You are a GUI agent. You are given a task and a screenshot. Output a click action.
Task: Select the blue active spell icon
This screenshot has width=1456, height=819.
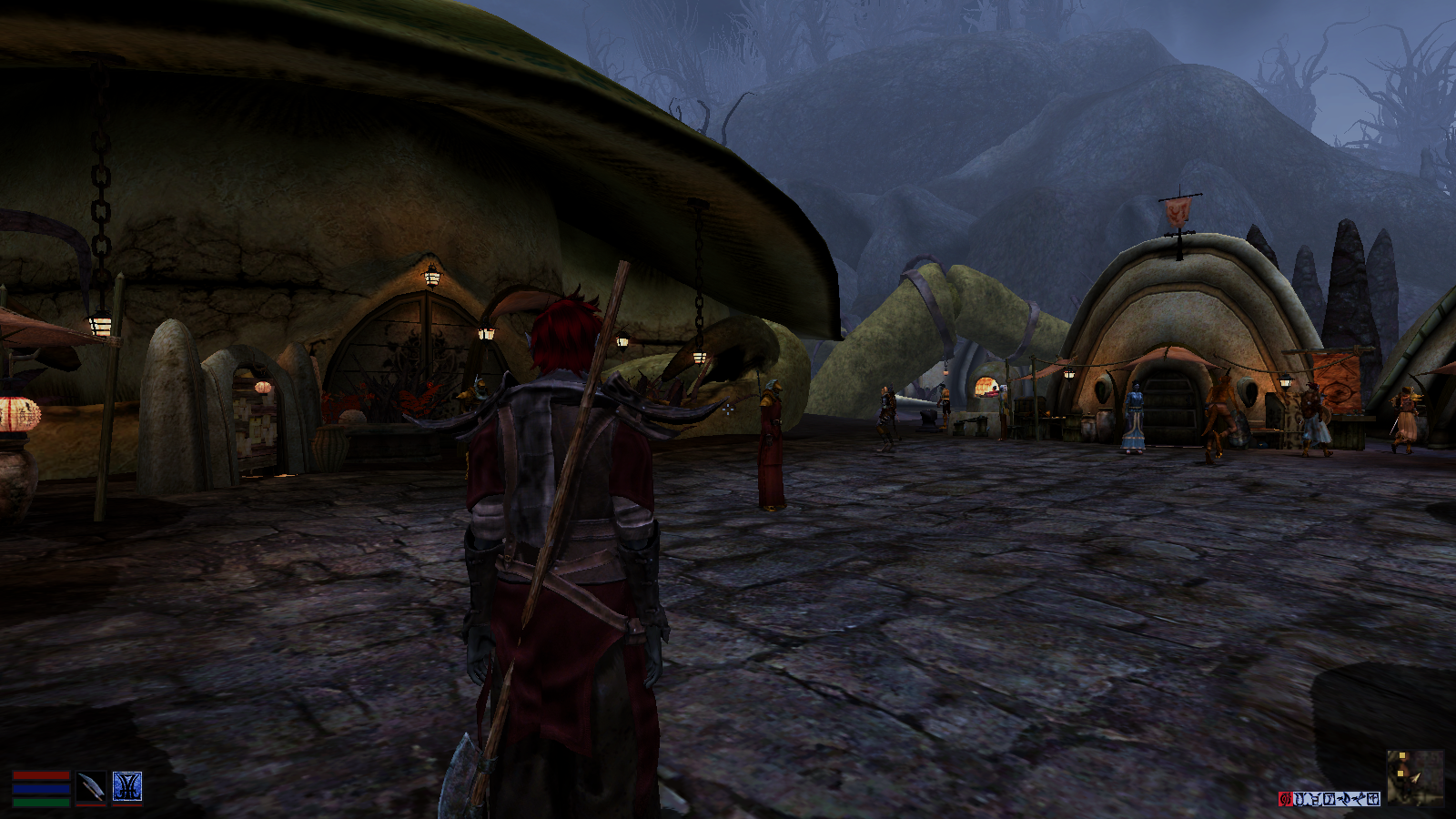(127, 787)
